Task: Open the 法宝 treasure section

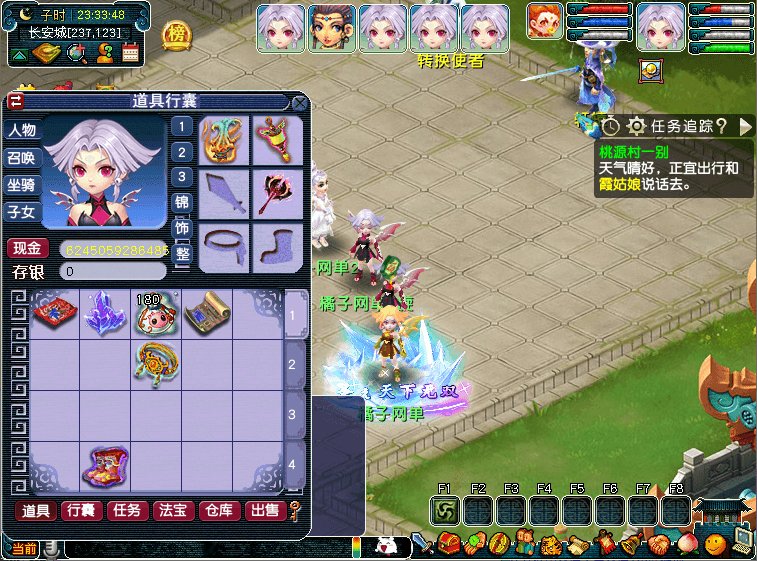Action: pyautogui.click(x=173, y=511)
